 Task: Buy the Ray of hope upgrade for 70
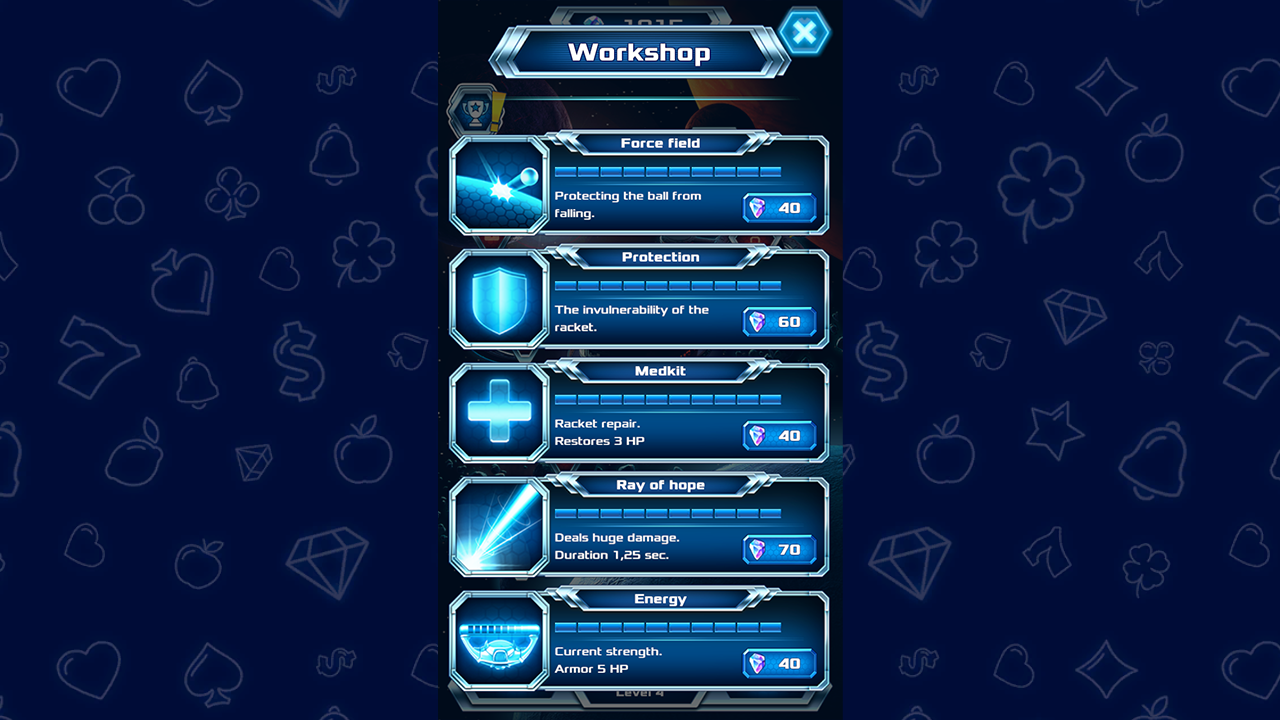780,550
